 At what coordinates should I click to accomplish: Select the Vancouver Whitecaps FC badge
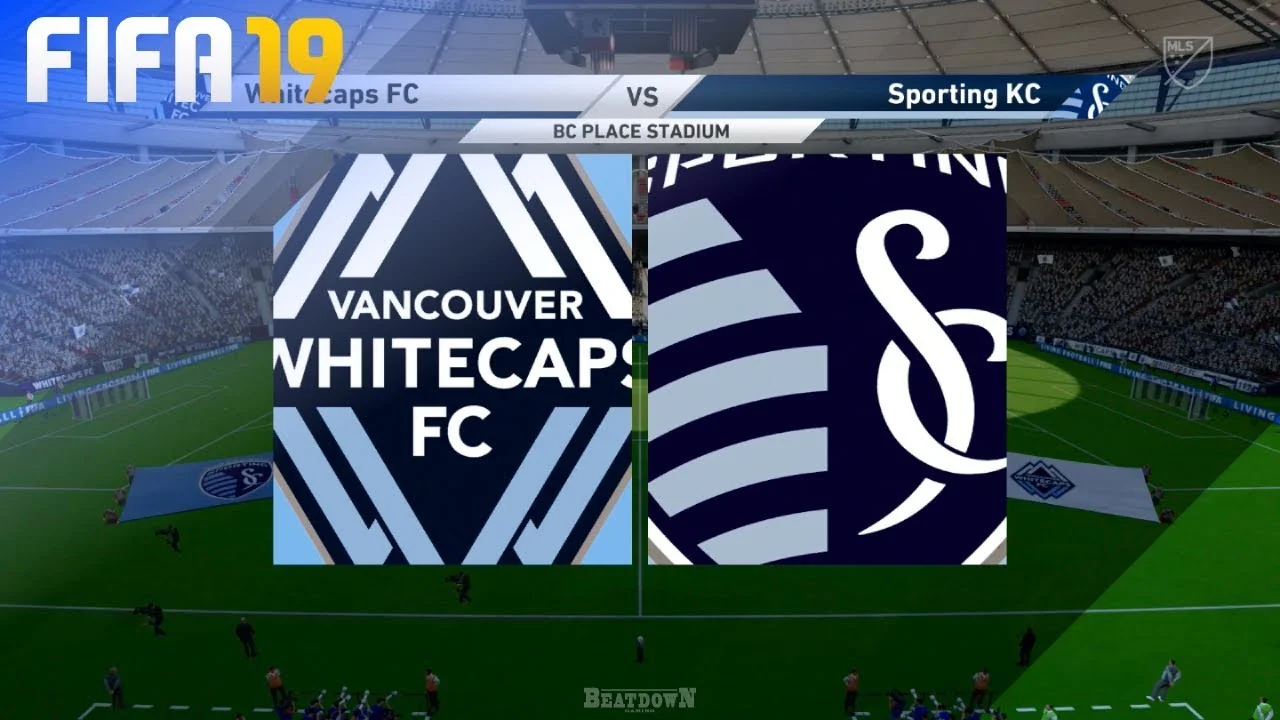click(452, 355)
